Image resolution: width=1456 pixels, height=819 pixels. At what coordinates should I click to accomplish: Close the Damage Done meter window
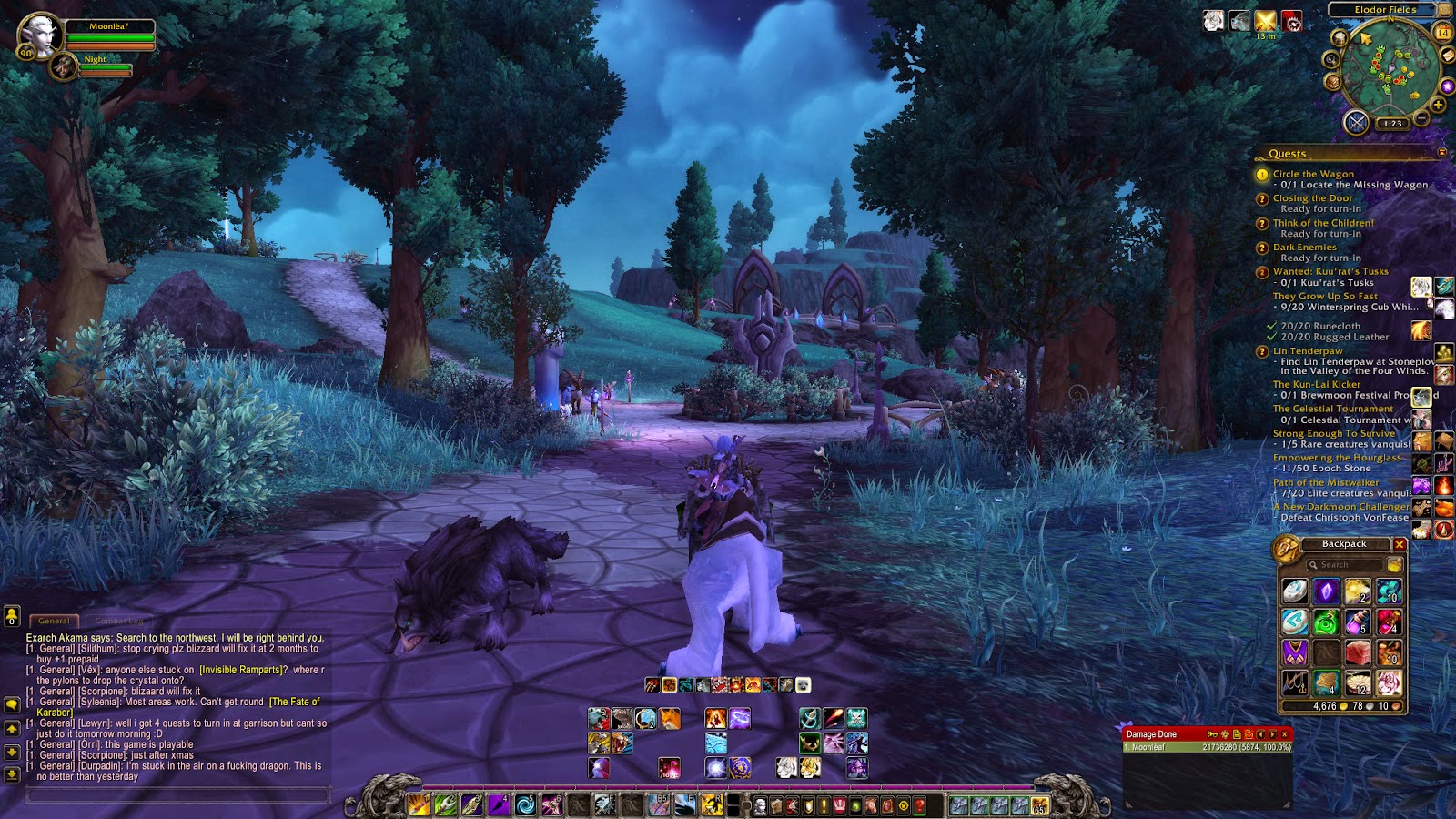coord(1284,734)
